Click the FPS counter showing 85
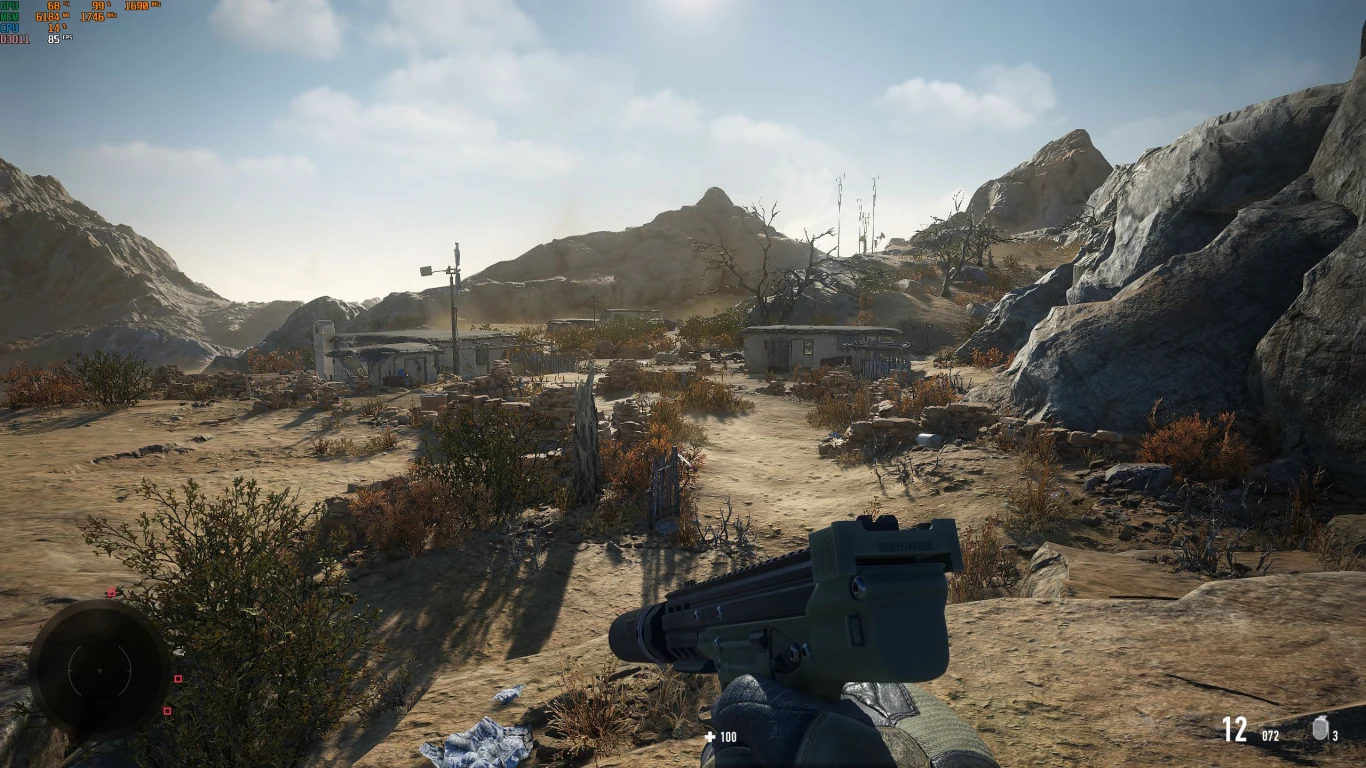This screenshot has width=1366, height=768. point(54,38)
